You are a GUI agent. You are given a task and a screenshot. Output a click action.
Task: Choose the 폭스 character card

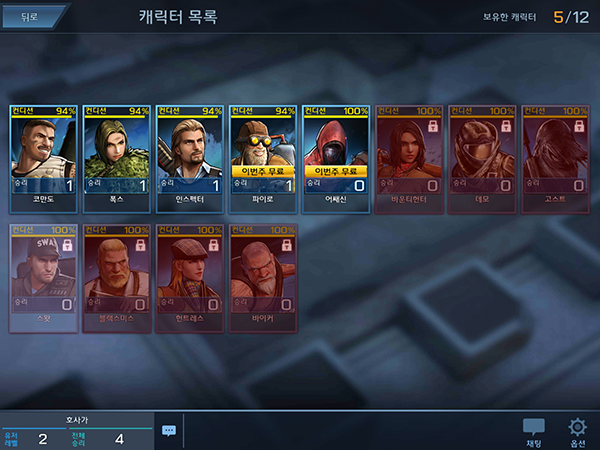(x=118, y=158)
